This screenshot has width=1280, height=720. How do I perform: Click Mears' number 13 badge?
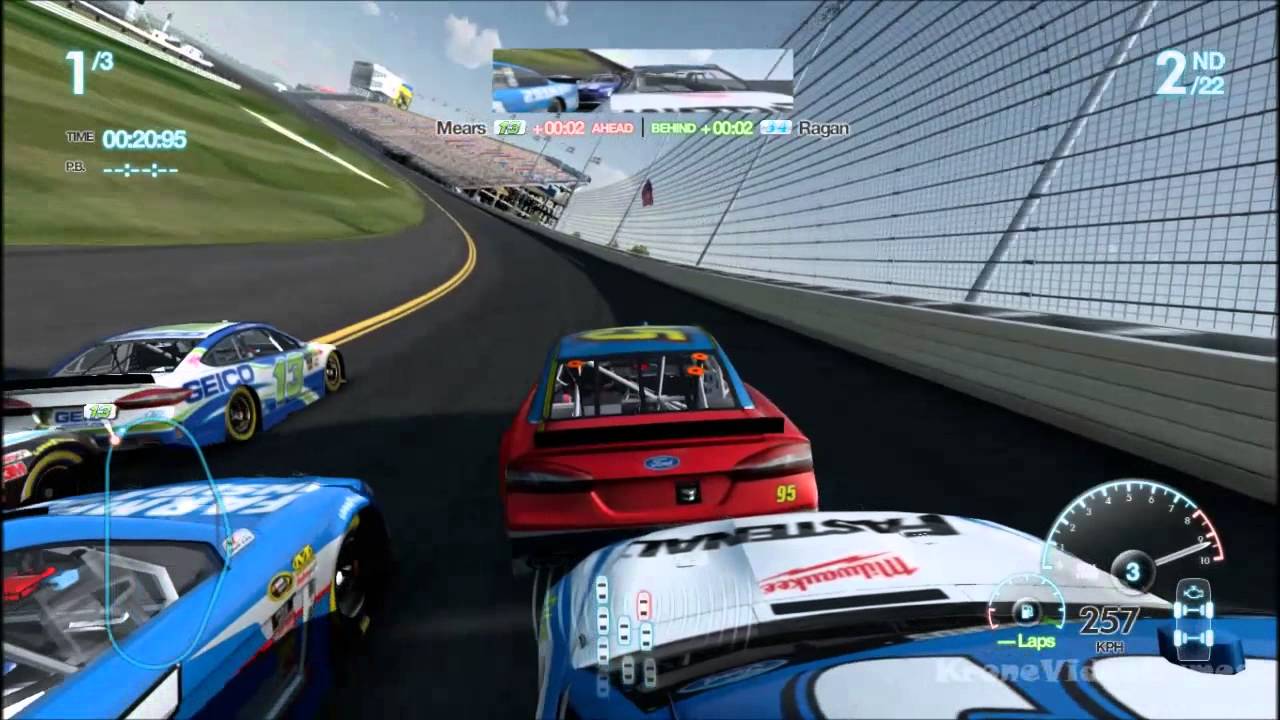508,128
